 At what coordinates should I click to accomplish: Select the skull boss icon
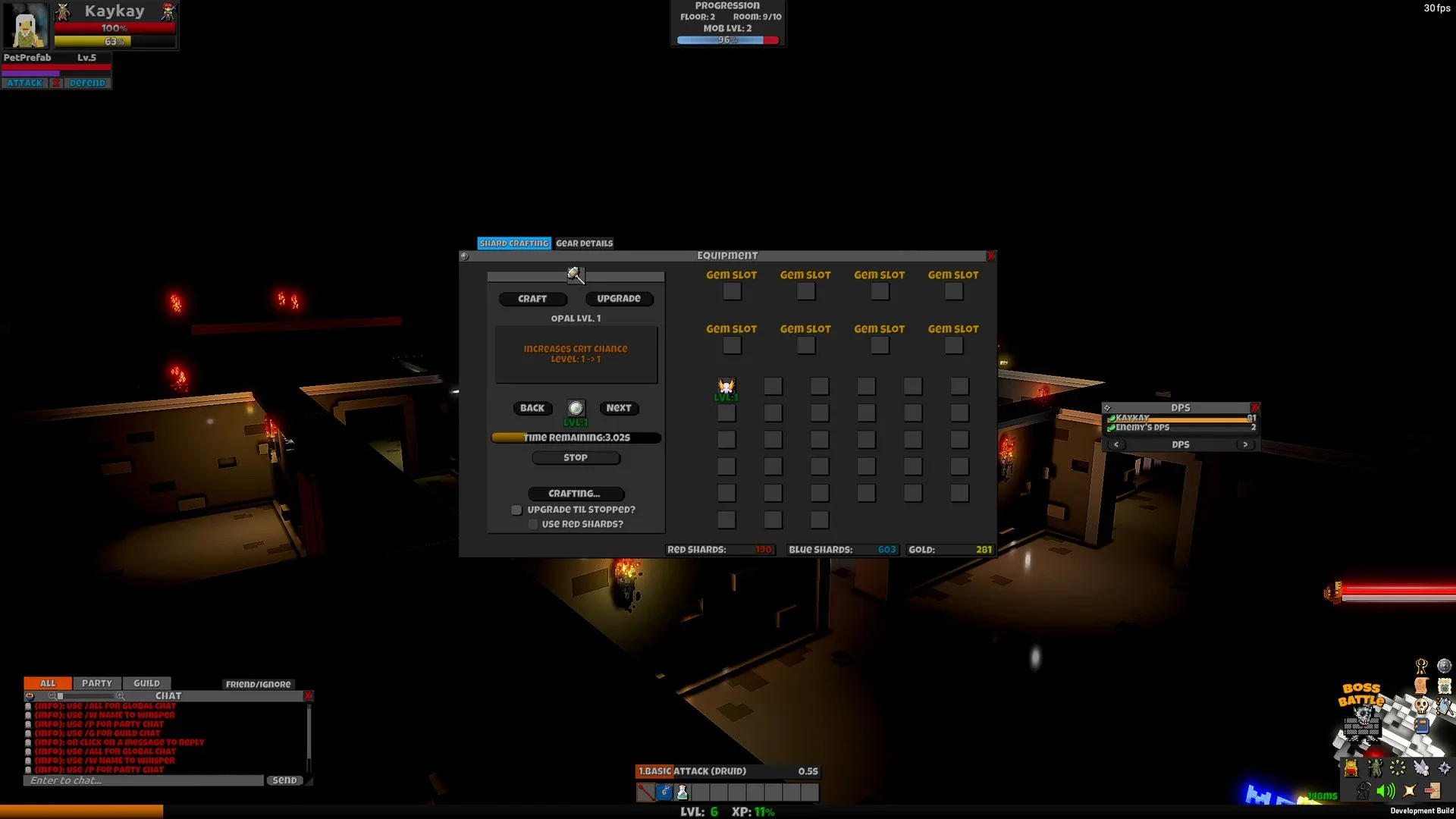1421,706
